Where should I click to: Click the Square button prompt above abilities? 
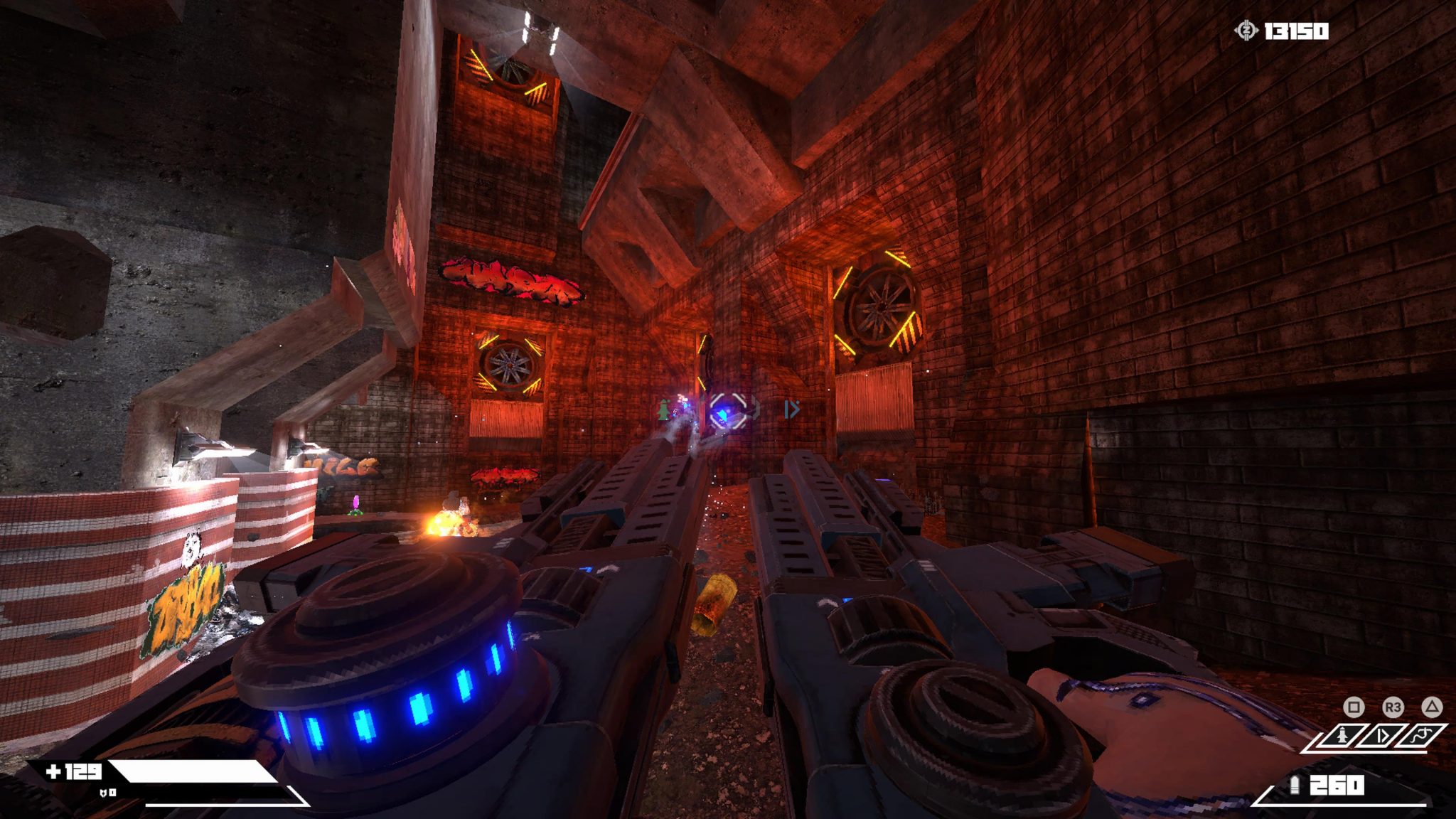[1353, 707]
